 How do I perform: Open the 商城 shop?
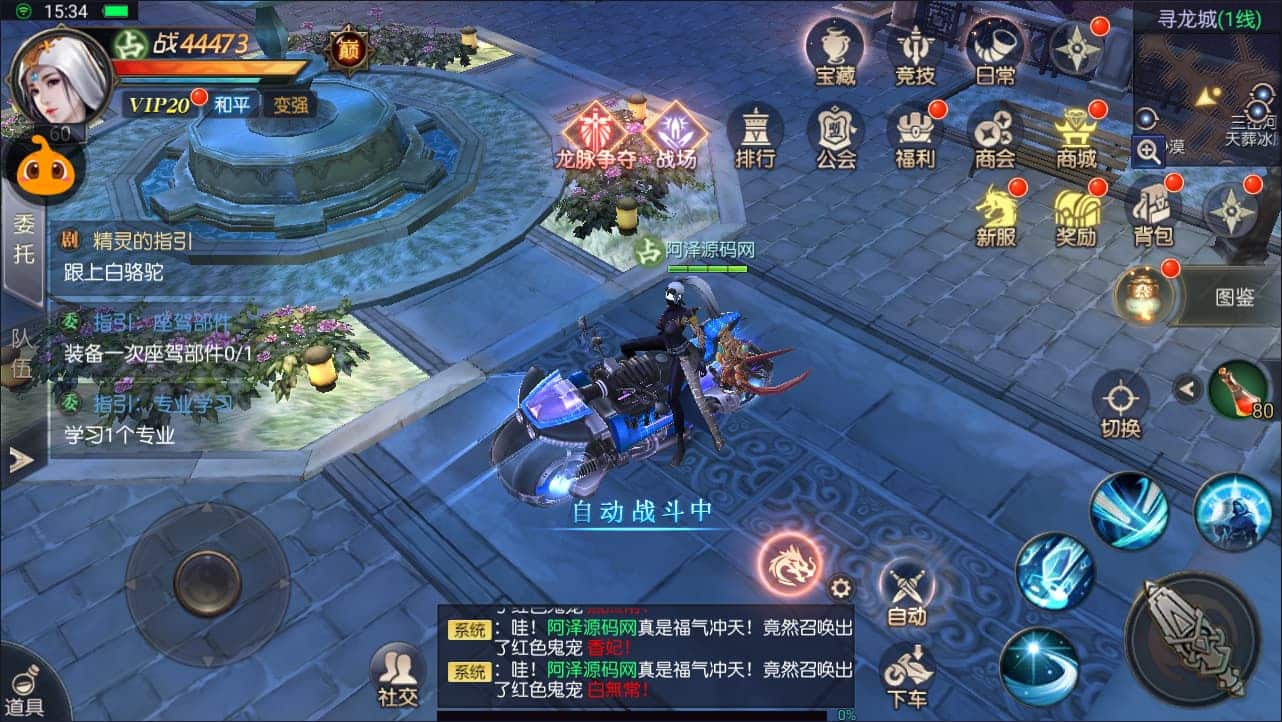[x=1076, y=136]
